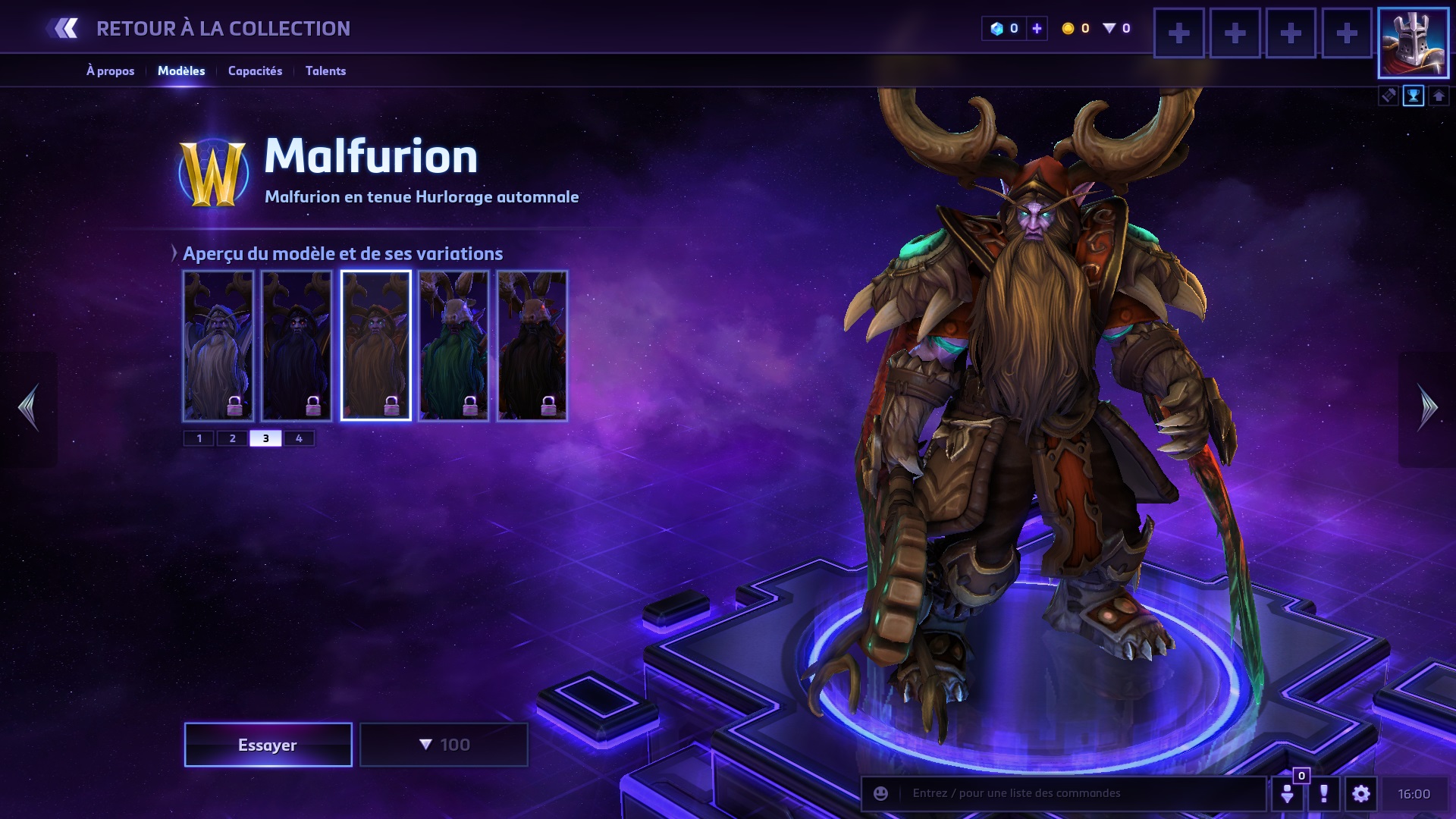Screen dimensions: 1456x819
Task: Click the Essayer button
Action: tap(268, 745)
